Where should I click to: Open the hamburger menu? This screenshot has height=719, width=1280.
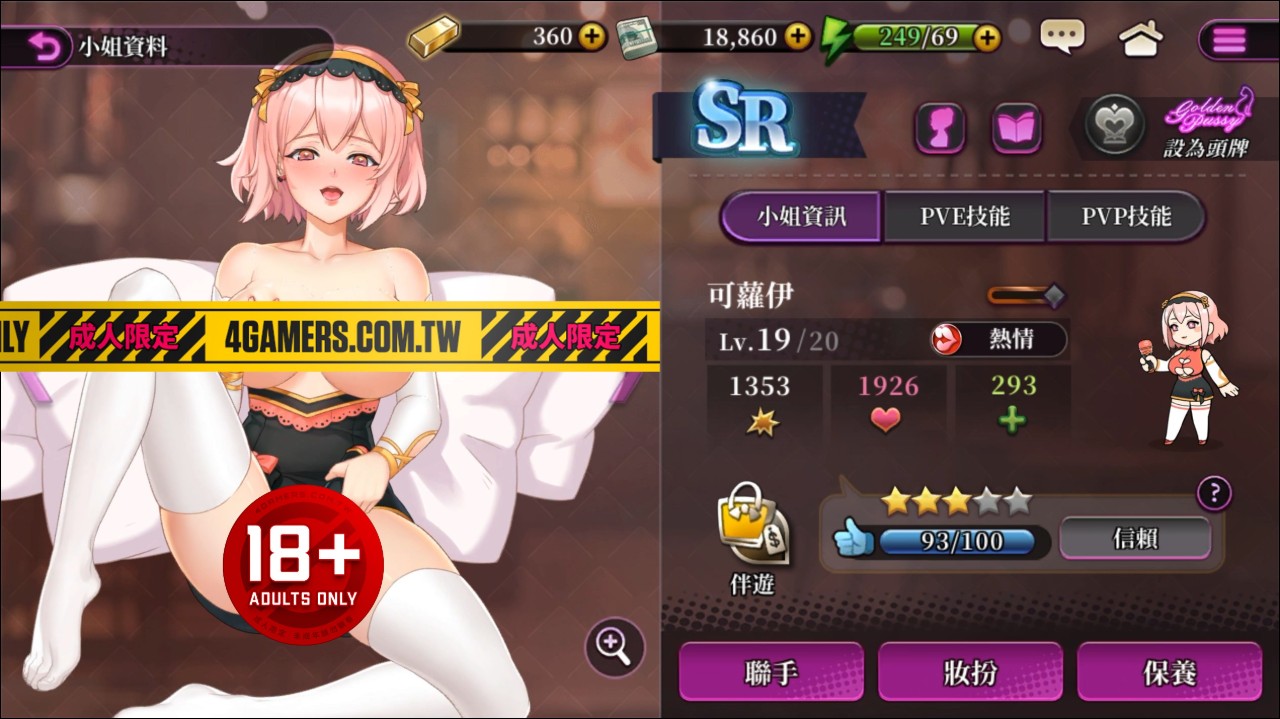1229,40
